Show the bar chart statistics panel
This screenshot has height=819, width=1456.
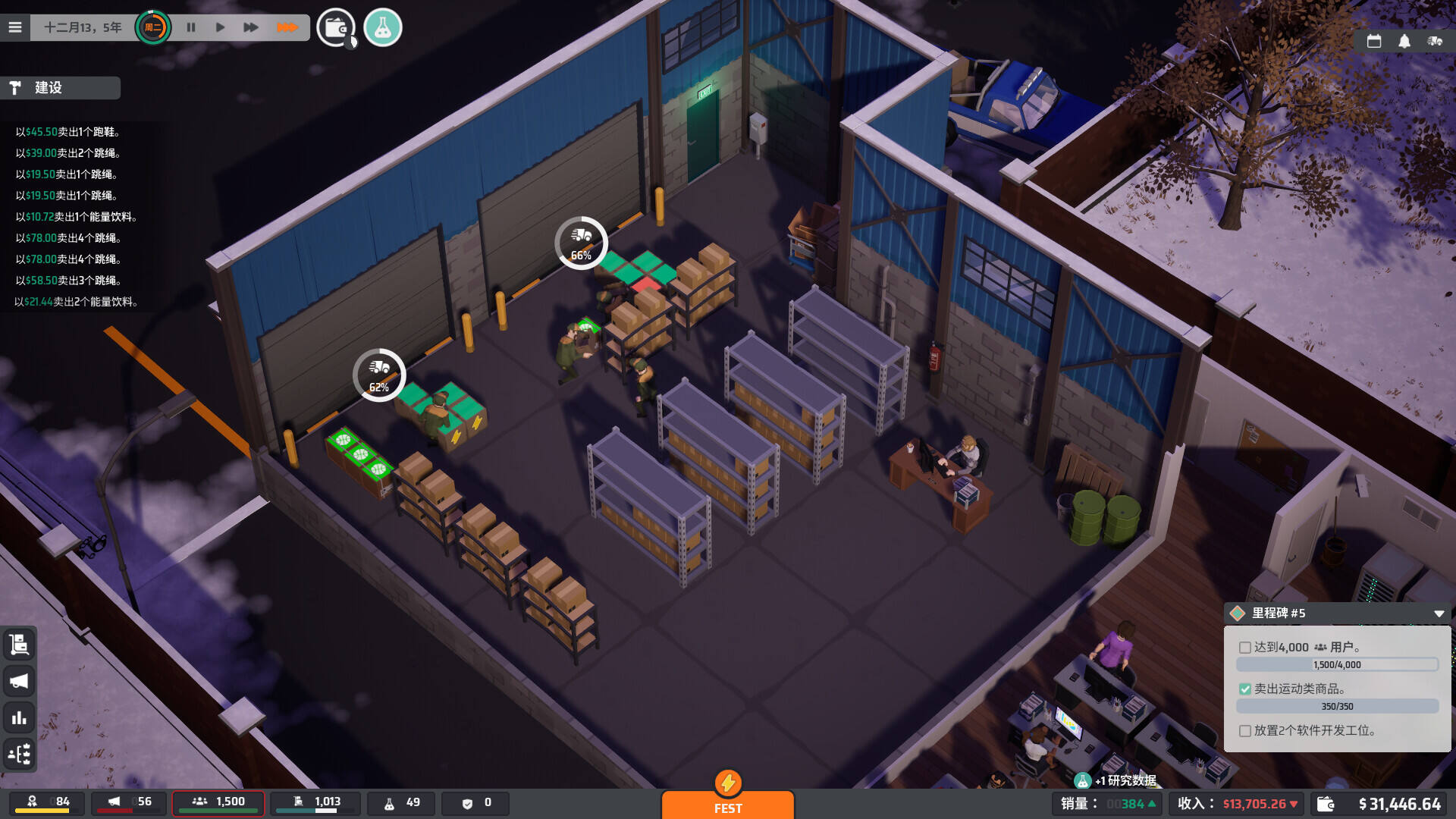point(19,717)
